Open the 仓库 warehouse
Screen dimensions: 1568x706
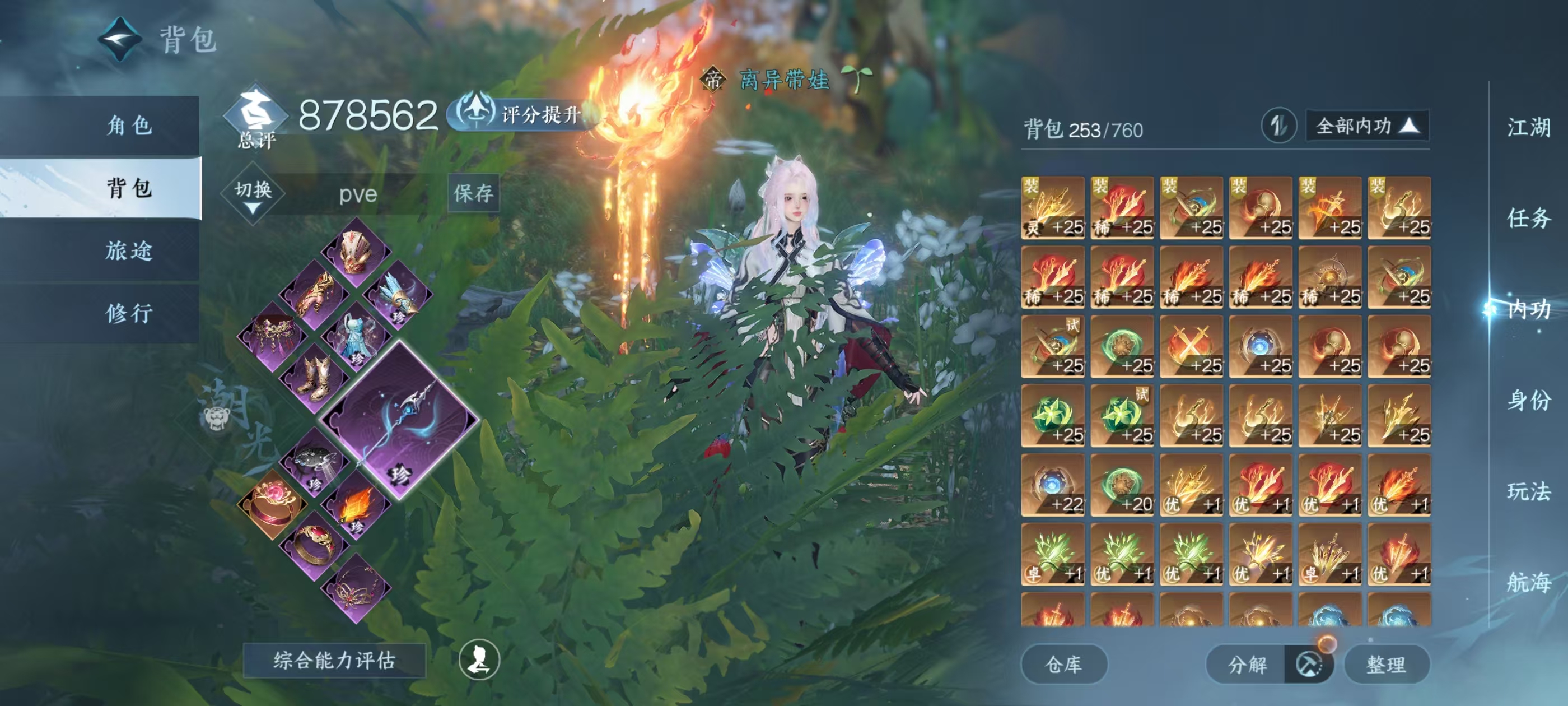[1063, 664]
